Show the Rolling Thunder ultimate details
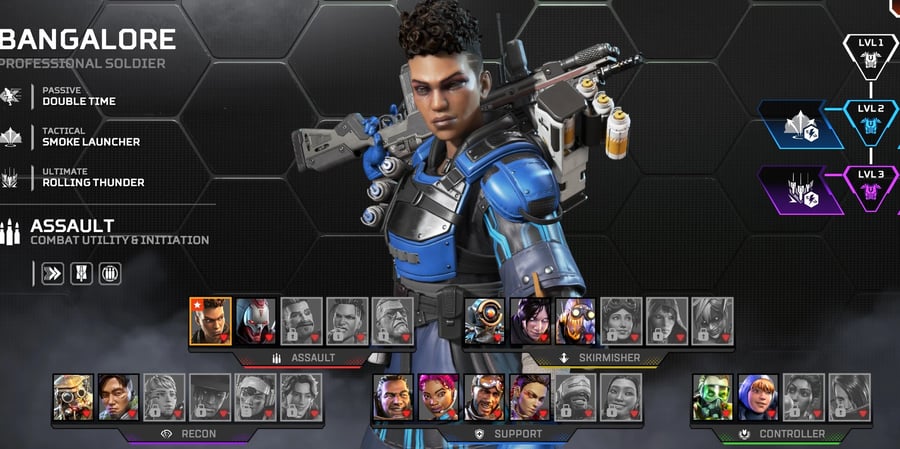Image resolution: width=900 pixels, height=449 pixels. (92, 177)
